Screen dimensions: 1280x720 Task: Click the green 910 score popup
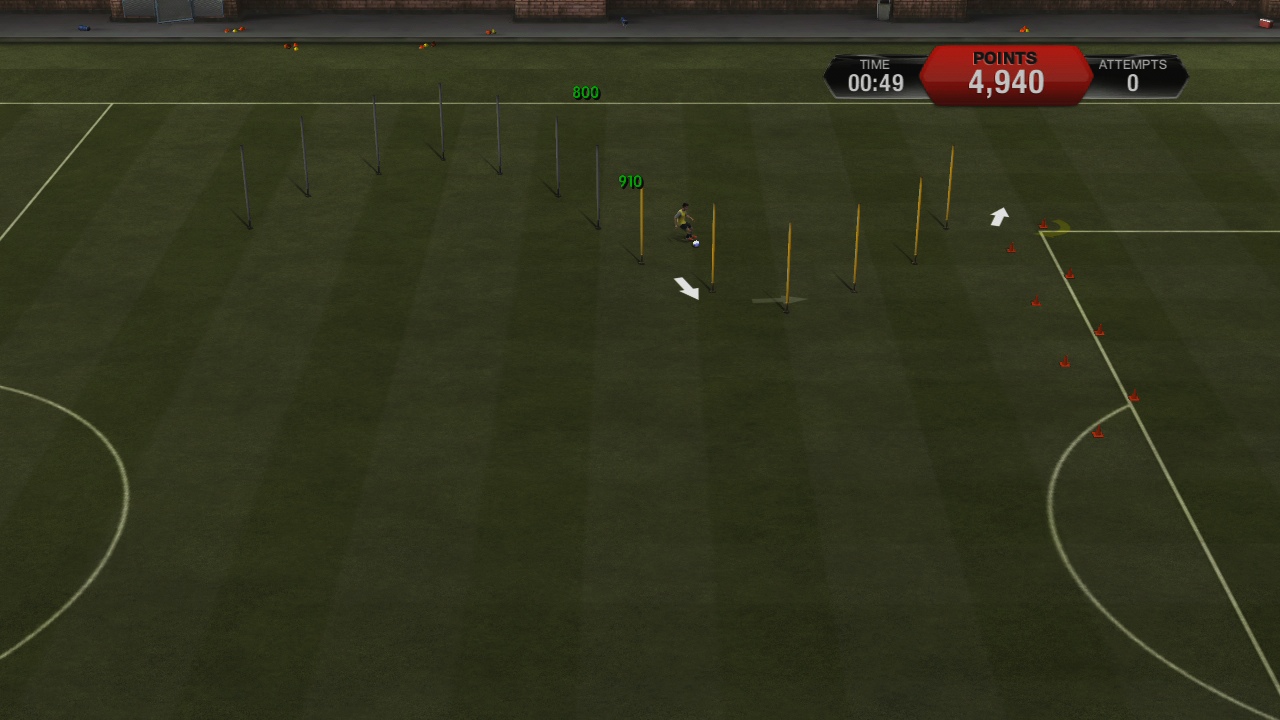[x=631, y=181]
